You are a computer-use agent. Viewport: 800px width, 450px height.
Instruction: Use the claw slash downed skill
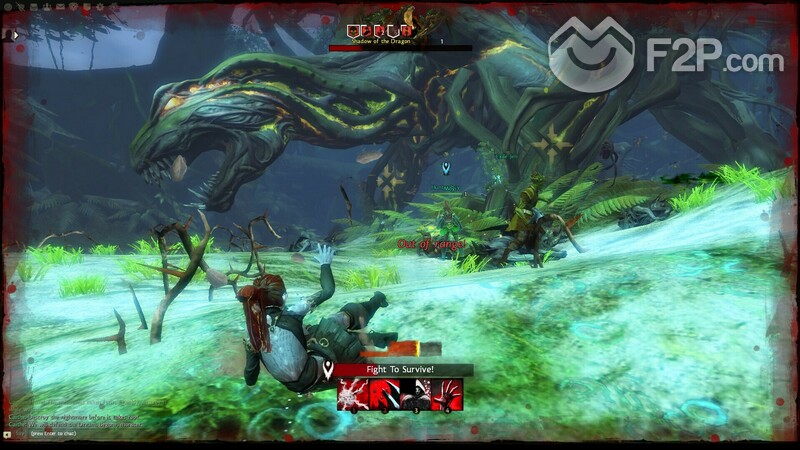tap(385, 395)
